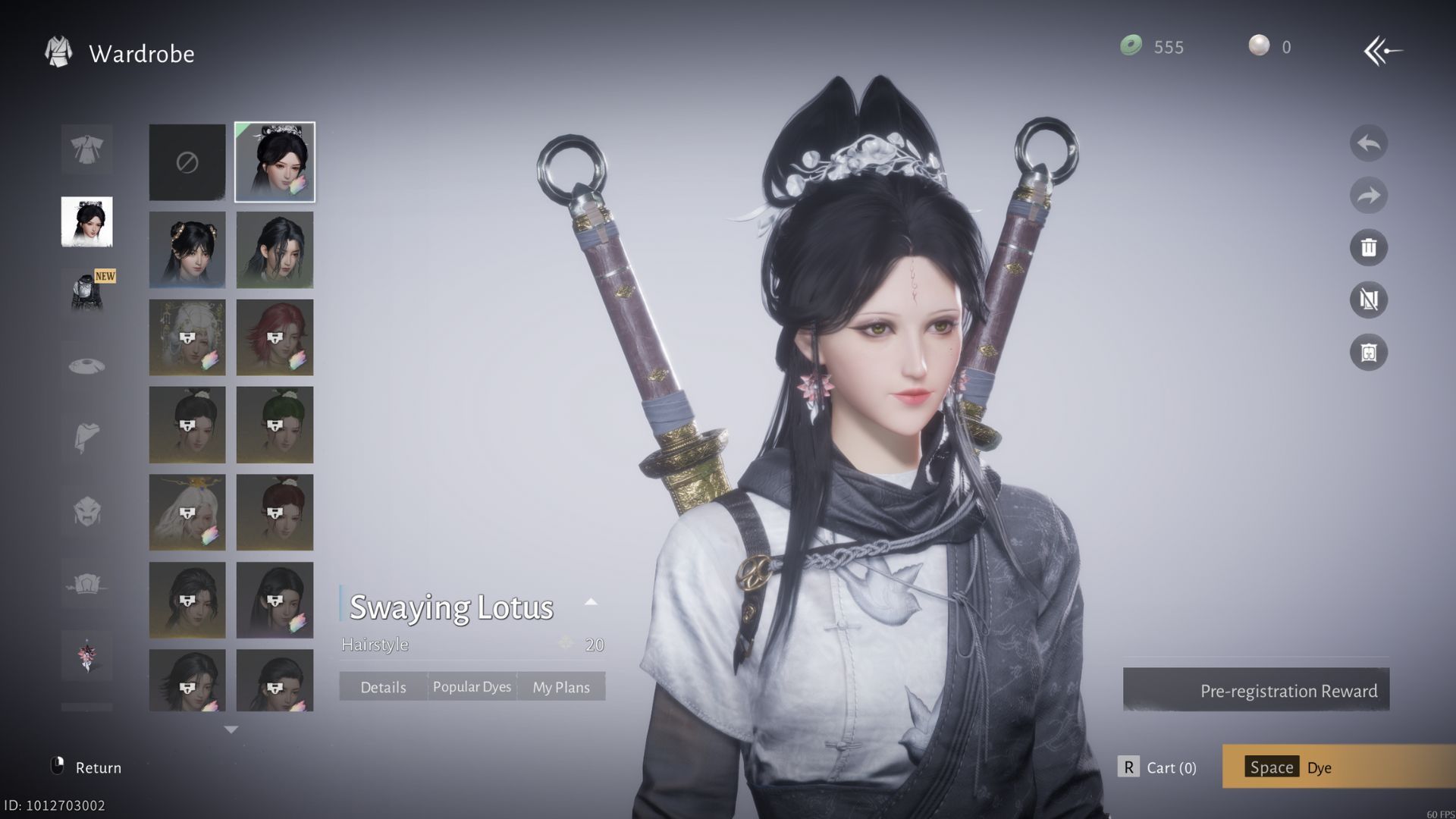
Task: Open the Details panel for Swaying Lotus
Action: pyautogui.click(x=383, y=687)
